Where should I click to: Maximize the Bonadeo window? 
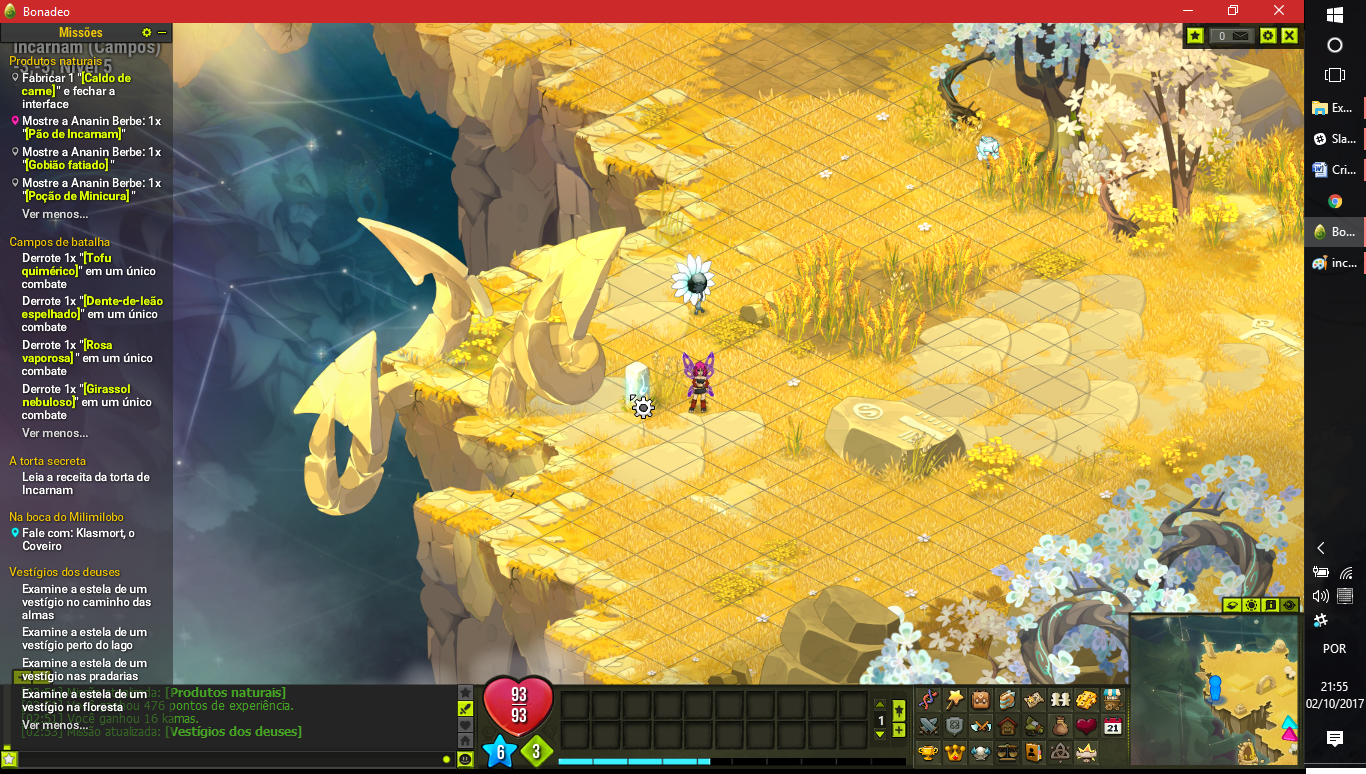[1233, 10]
